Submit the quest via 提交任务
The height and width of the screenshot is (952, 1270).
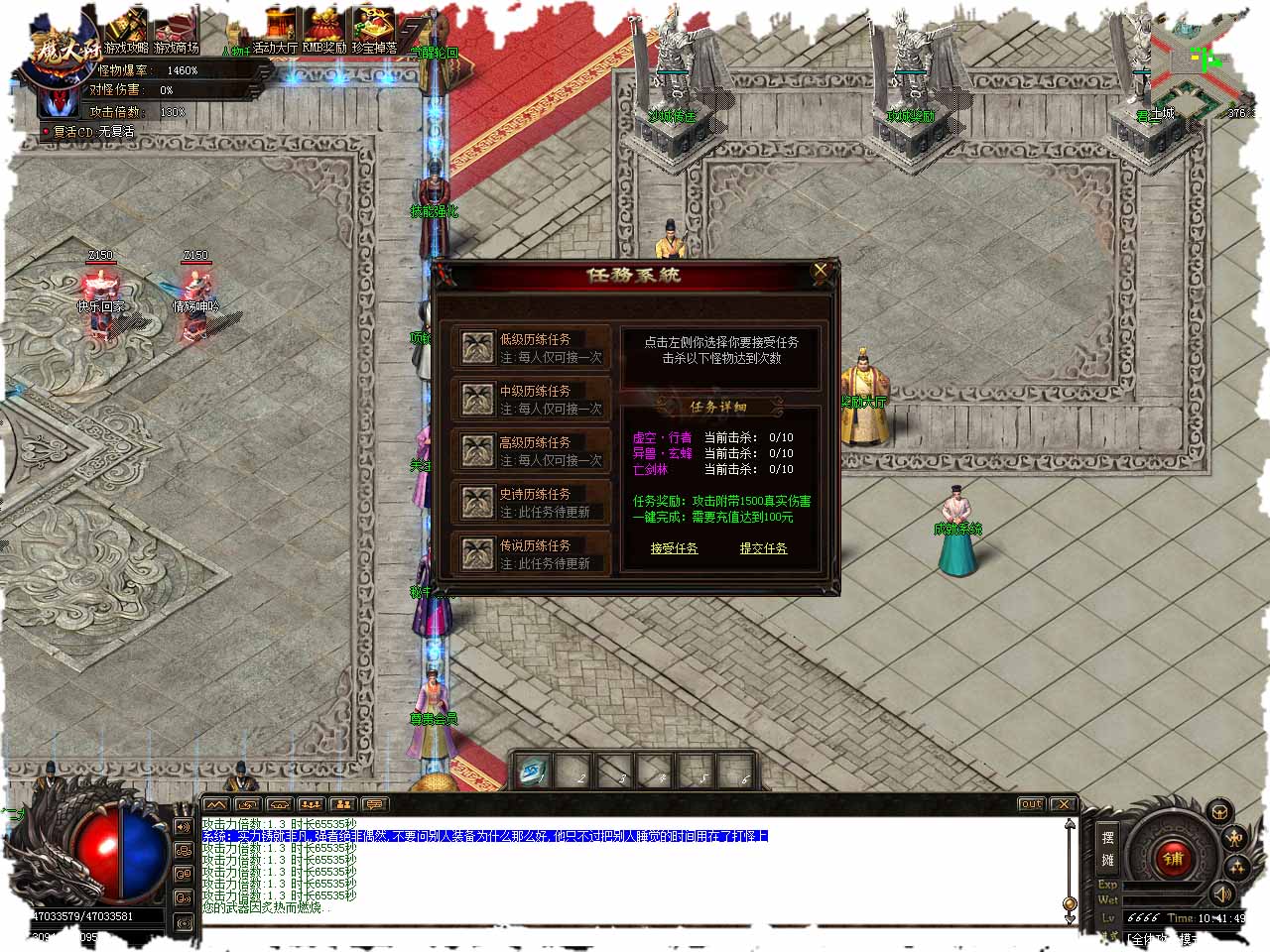[x=763, y=548]
